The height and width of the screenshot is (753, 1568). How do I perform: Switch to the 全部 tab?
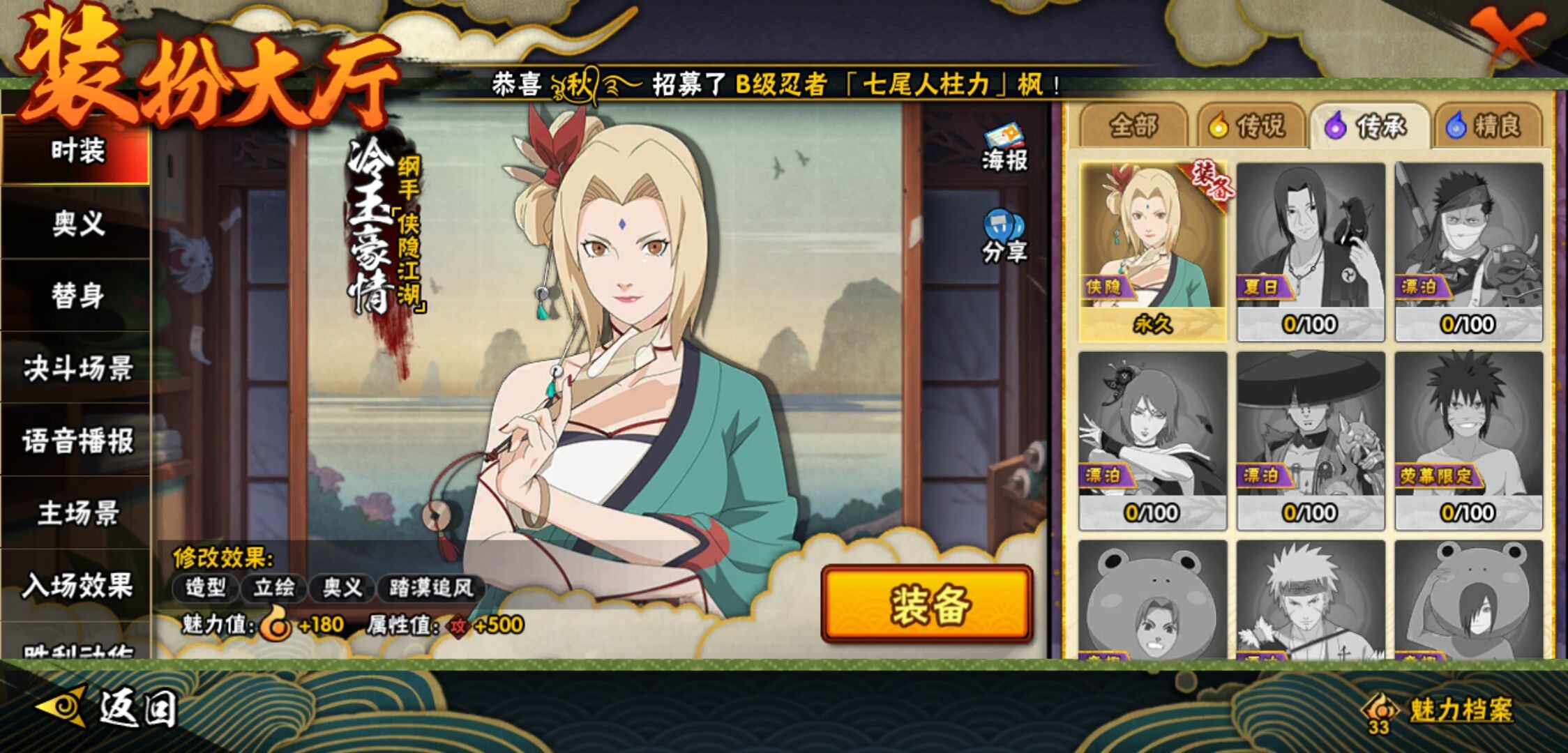click(x=1133, y=126)
